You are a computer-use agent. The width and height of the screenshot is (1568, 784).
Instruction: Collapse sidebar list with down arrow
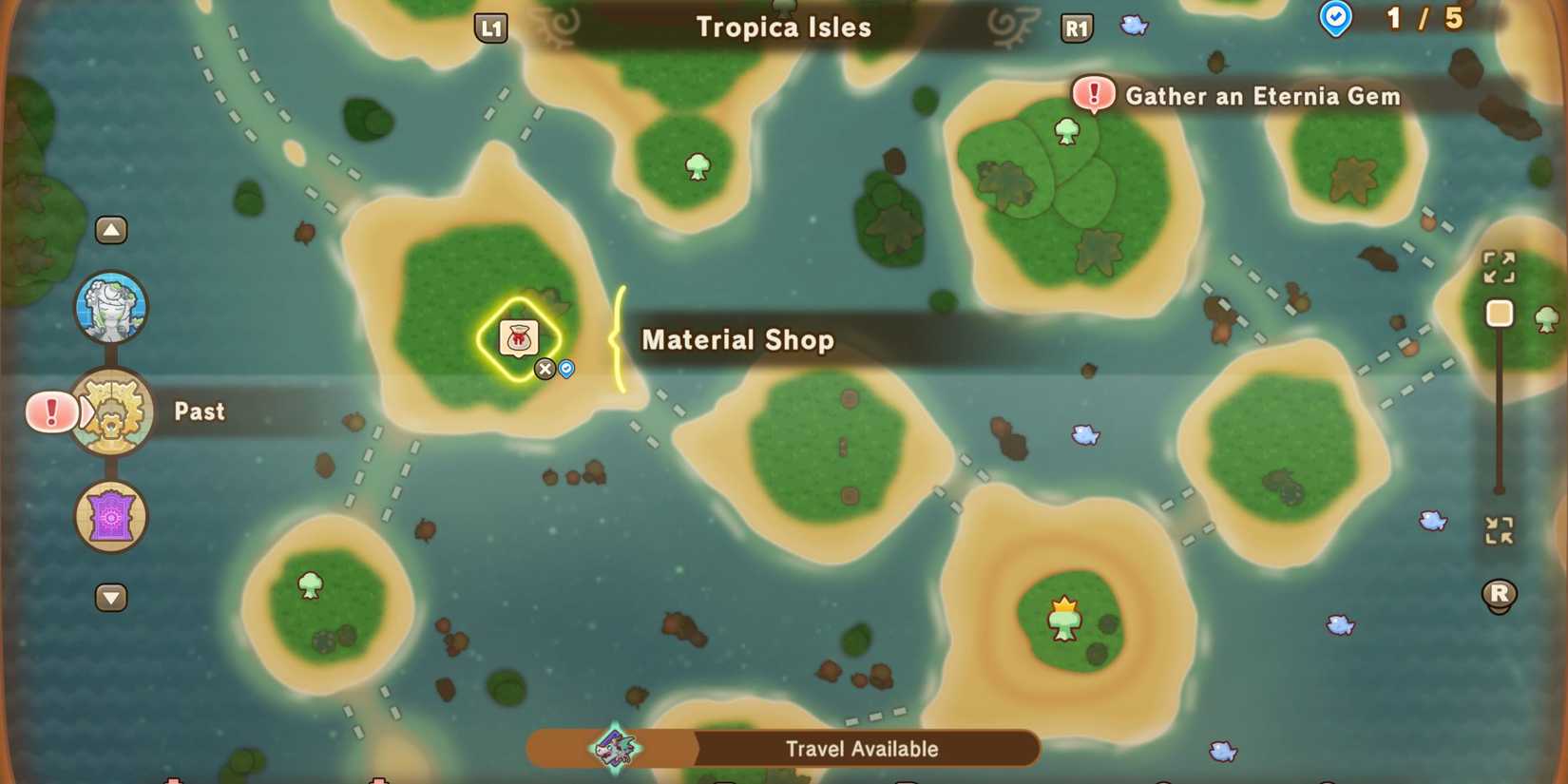(111, 597)
